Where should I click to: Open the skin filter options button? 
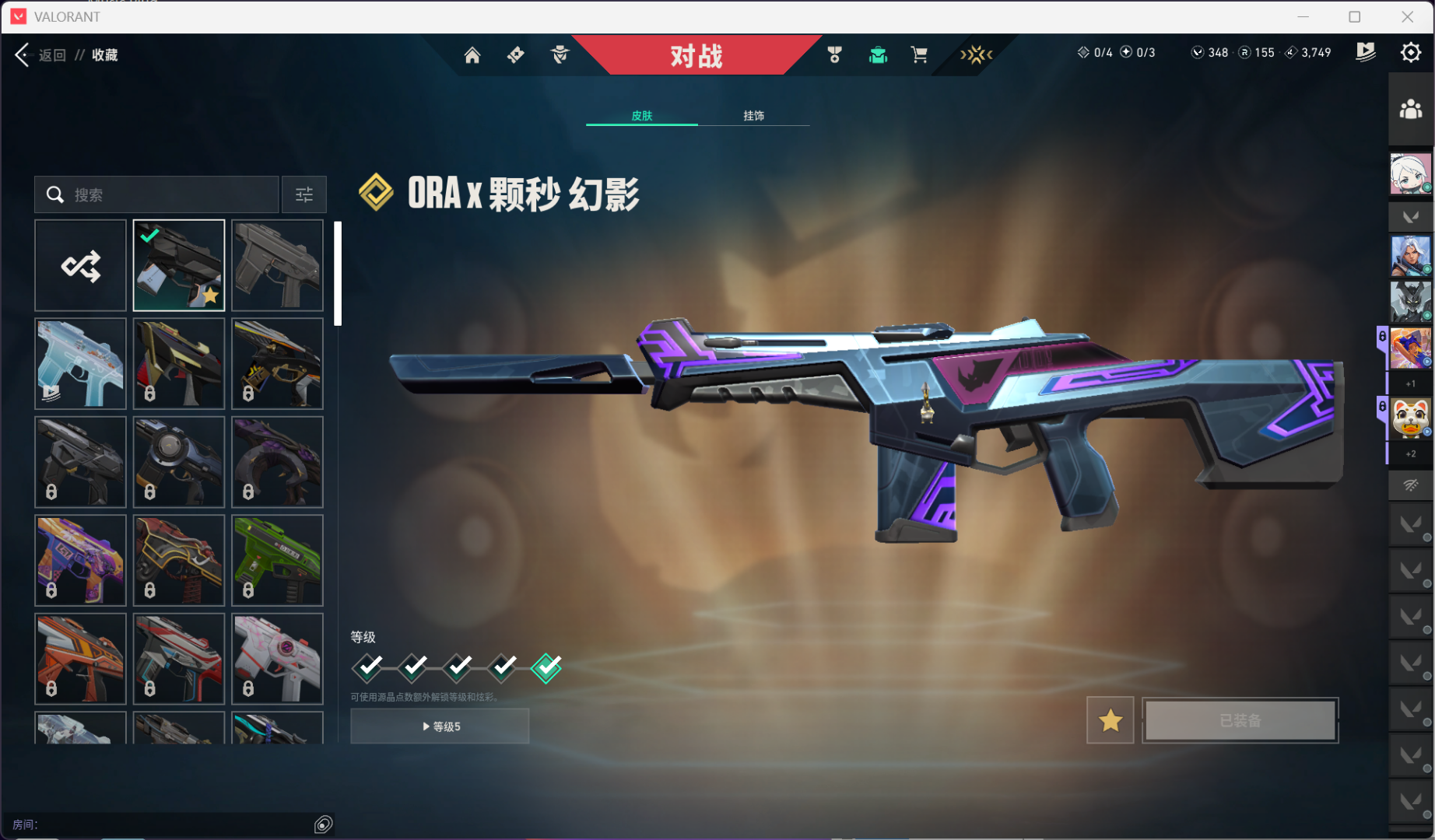click(x=304, y=194)
